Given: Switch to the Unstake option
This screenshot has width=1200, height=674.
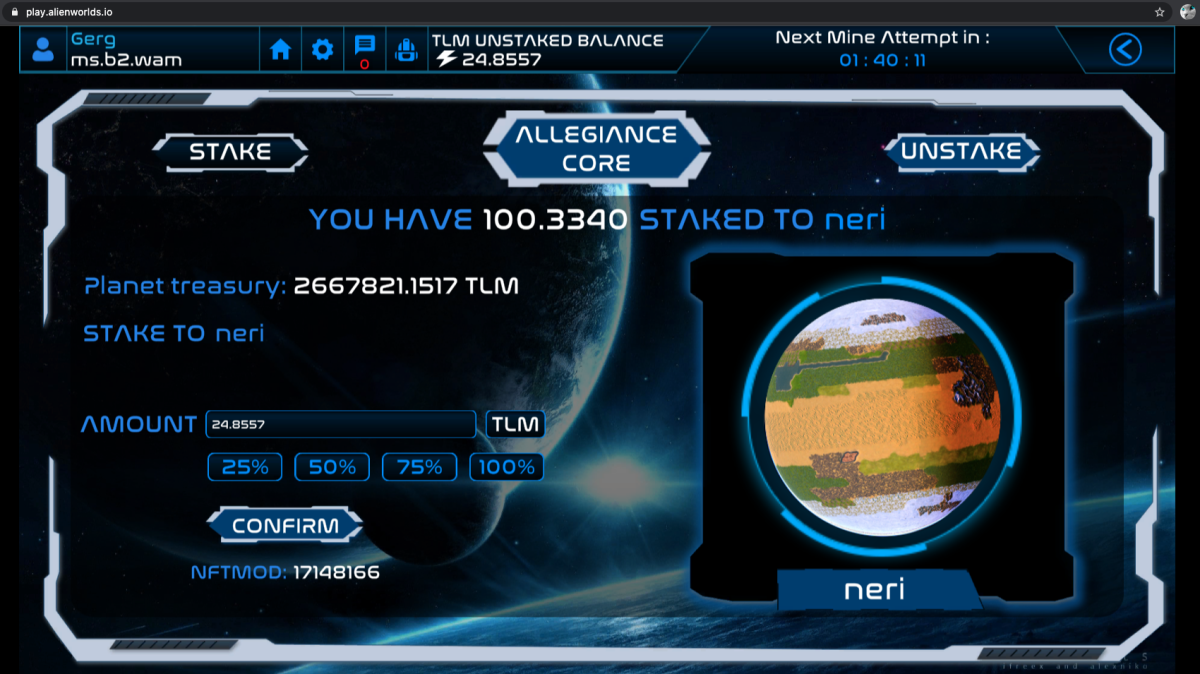Looking at the screenshot, I should tap(960, 152).
